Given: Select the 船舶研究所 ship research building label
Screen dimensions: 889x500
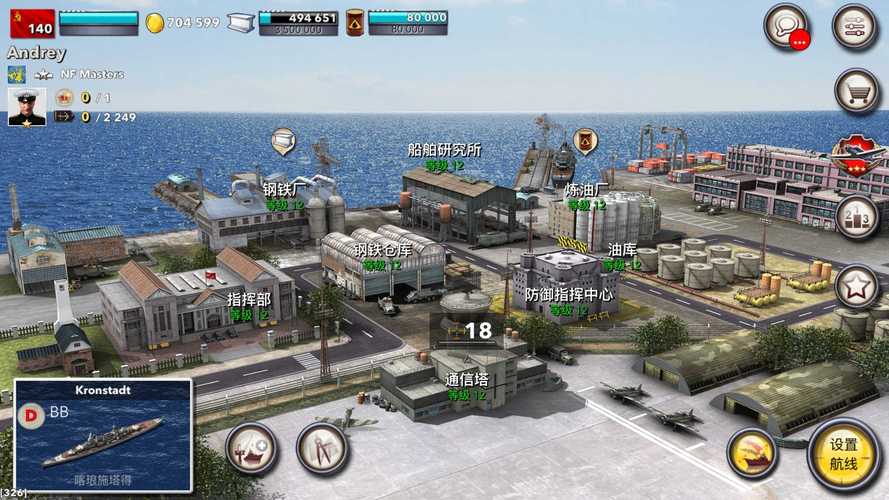Looking at the screenshot, I should click(444, 150).
